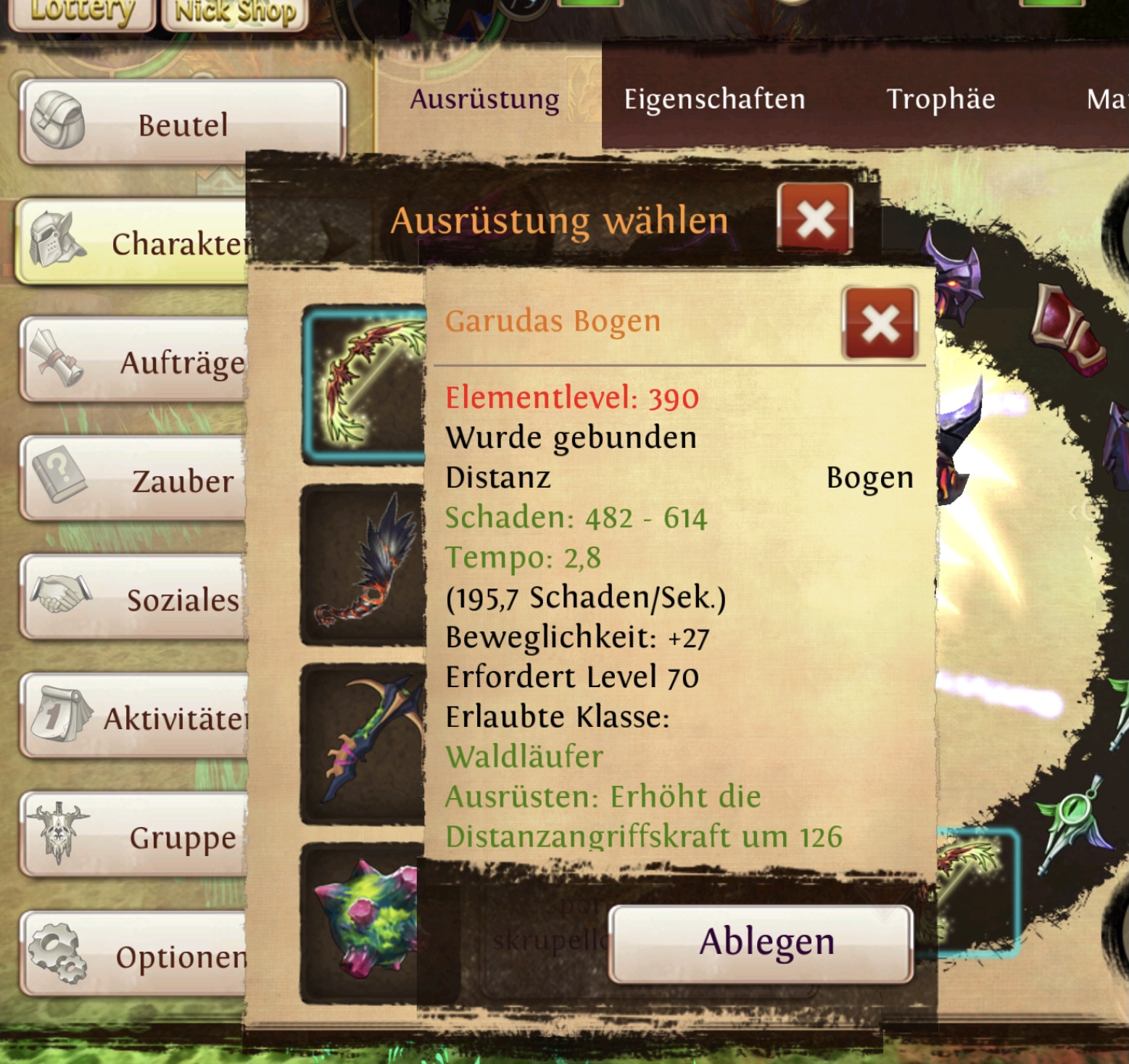This screenshot has height=1064, width=1129.
Task: Switch to the Trophäe tab
Action: (x=940, y=99)
